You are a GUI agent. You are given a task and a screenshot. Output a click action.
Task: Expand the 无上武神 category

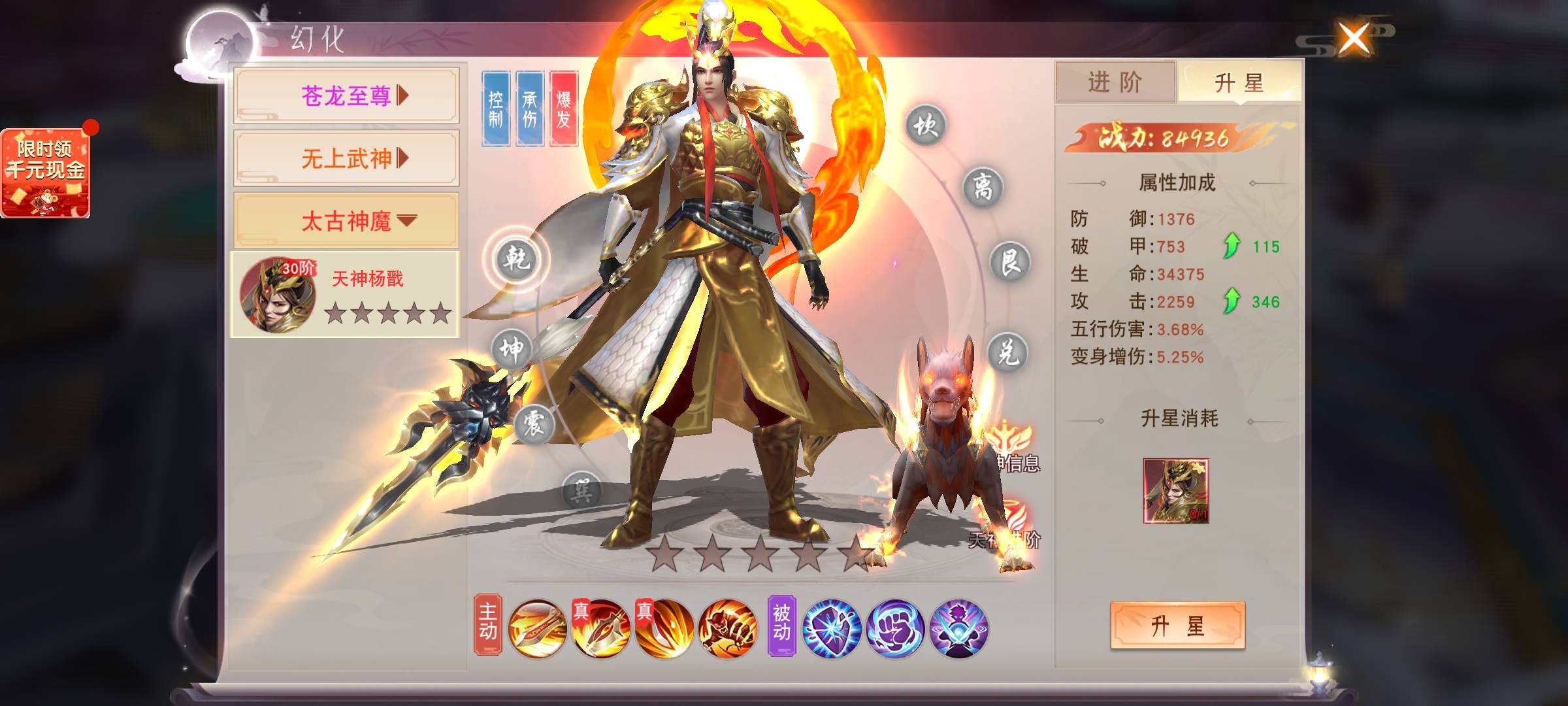coord(346,158)
